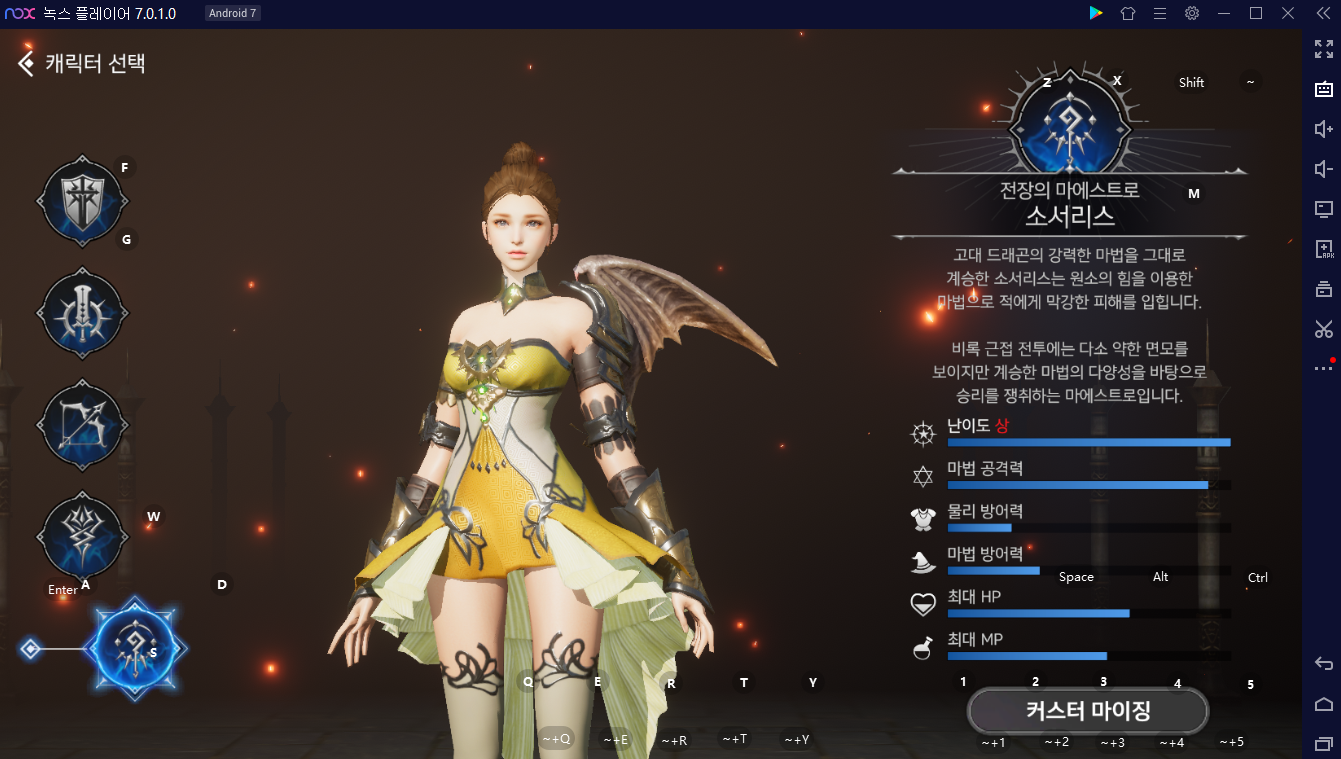Click the highlighted sorceress class icon
Screen dimensions: 1341x759
(136, 648)
